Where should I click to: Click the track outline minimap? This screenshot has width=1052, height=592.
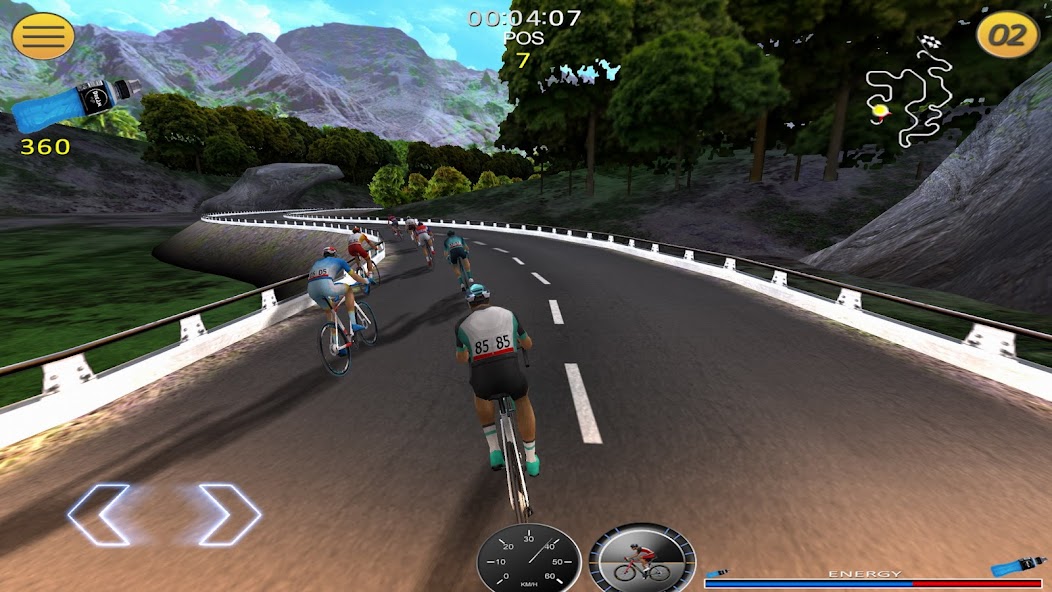pos(910,95)
